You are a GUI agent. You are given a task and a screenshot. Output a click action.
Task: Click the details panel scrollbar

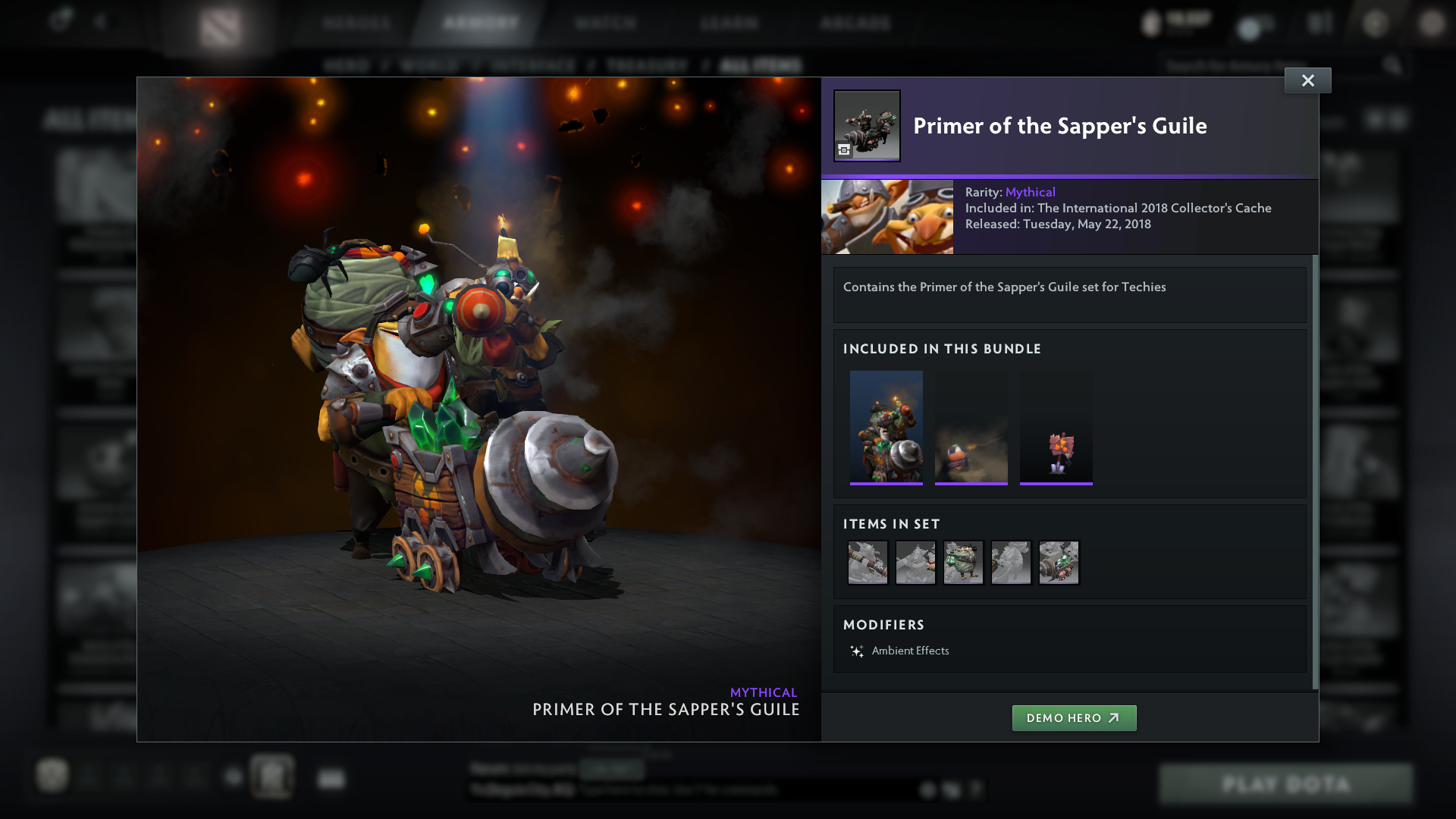click(1315, 470)
